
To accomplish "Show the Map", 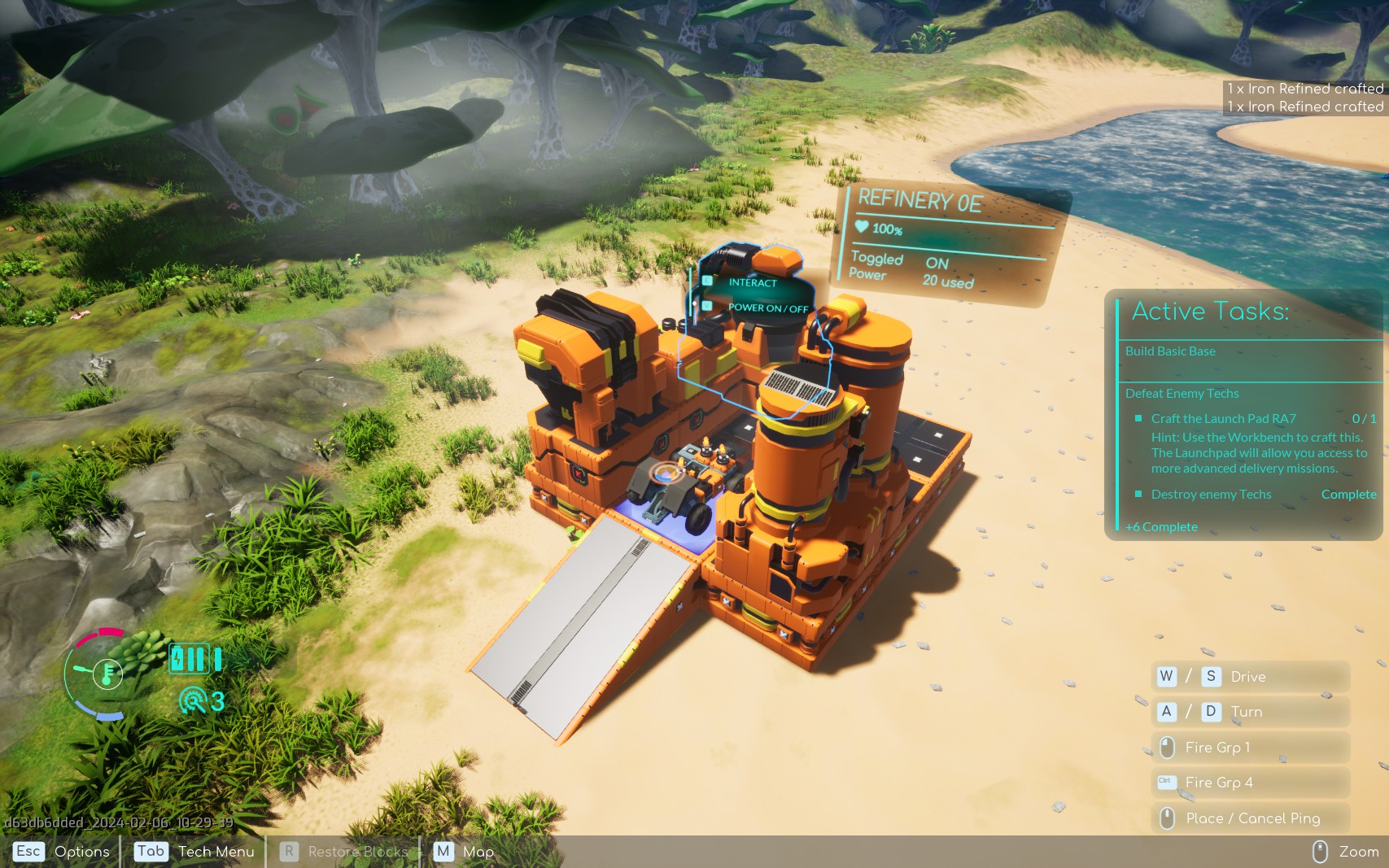I will 465,852.
